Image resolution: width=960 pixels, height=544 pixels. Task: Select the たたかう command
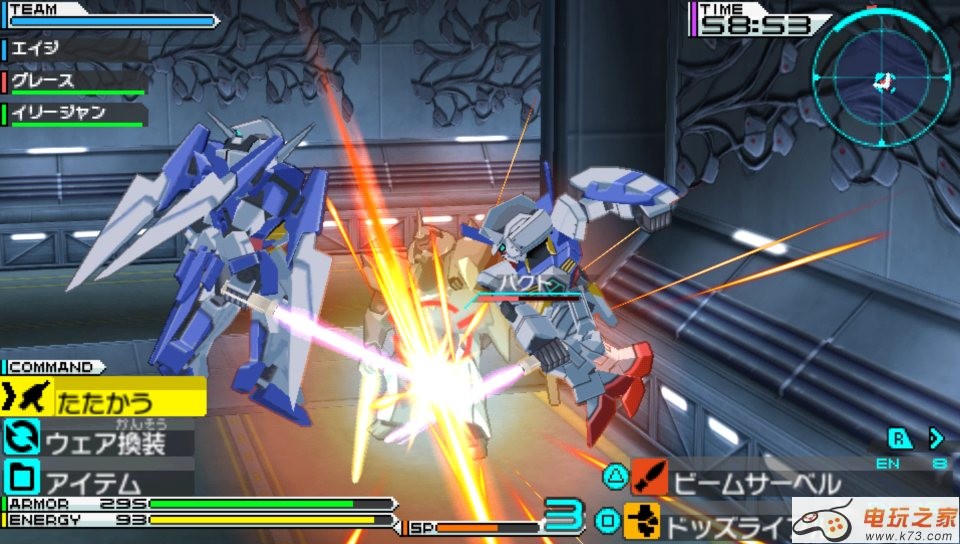(x=105, y=402)
